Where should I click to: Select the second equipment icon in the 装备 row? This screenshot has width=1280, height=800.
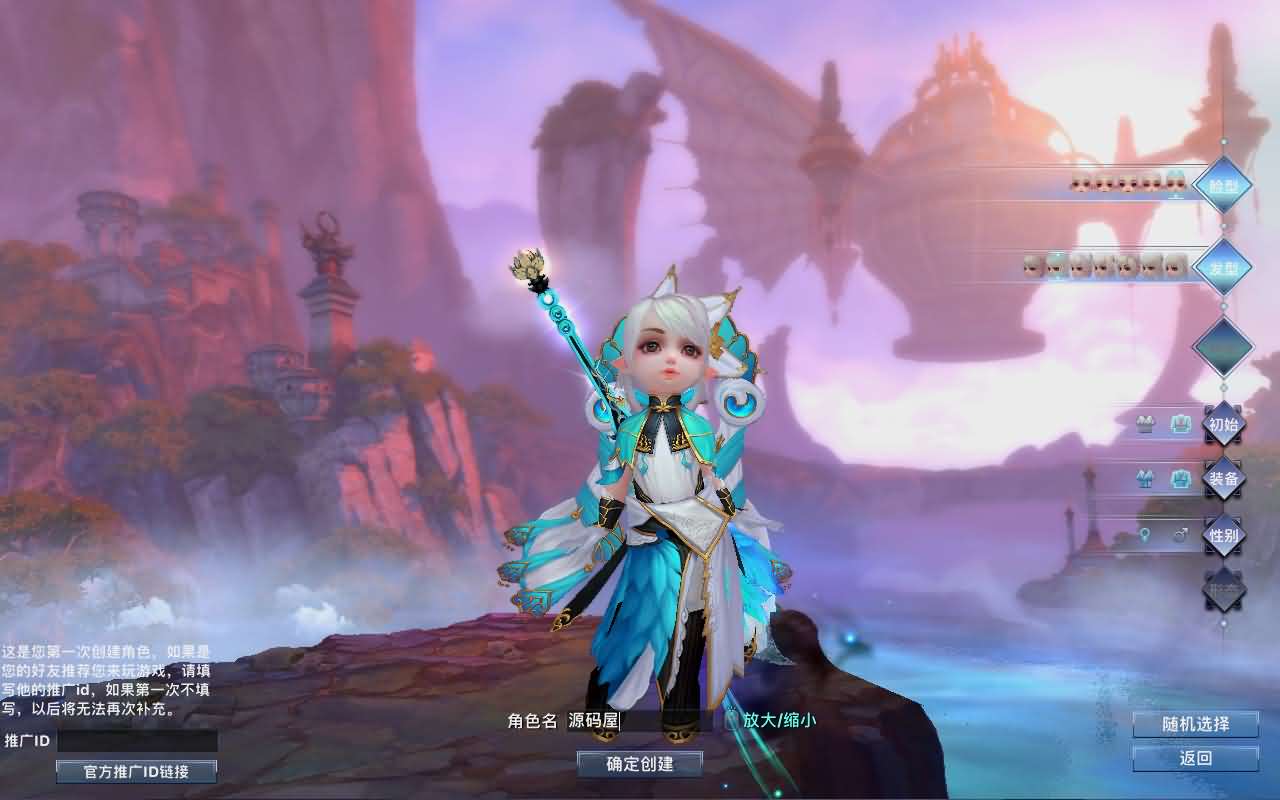click(x=1180, y=478)
